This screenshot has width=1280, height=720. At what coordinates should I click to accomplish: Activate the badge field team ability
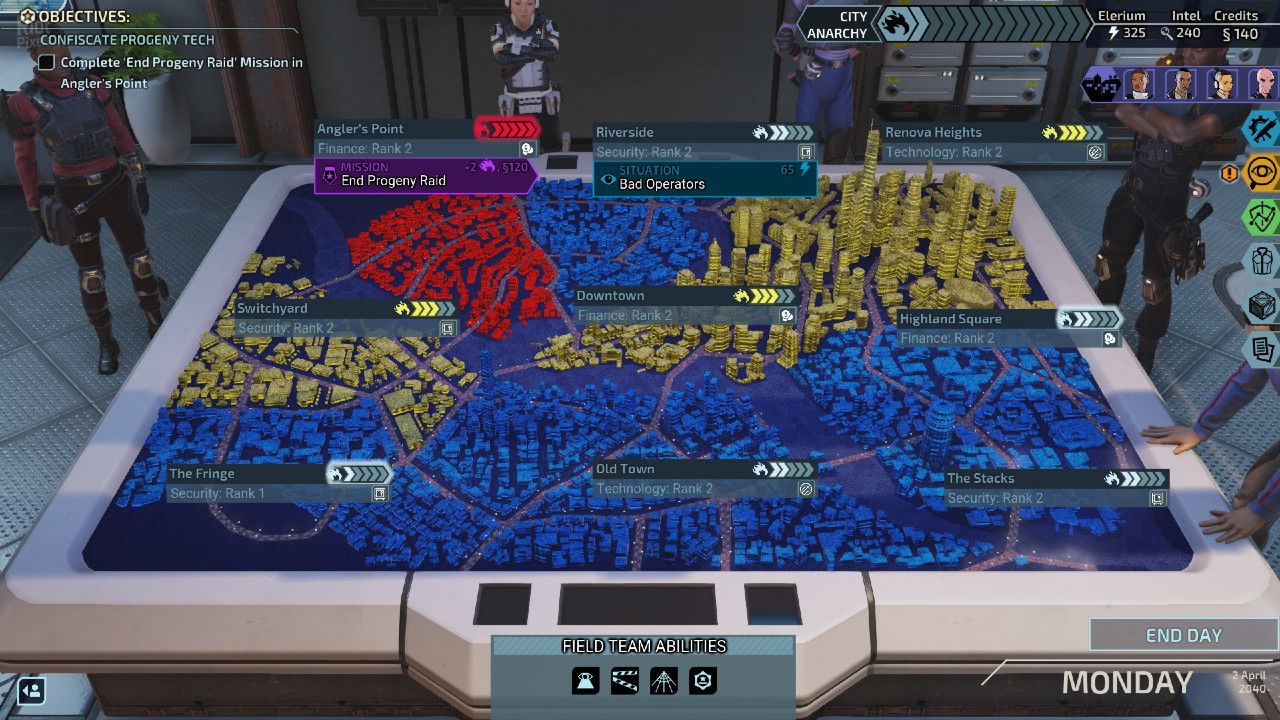[x=703, y=681]
